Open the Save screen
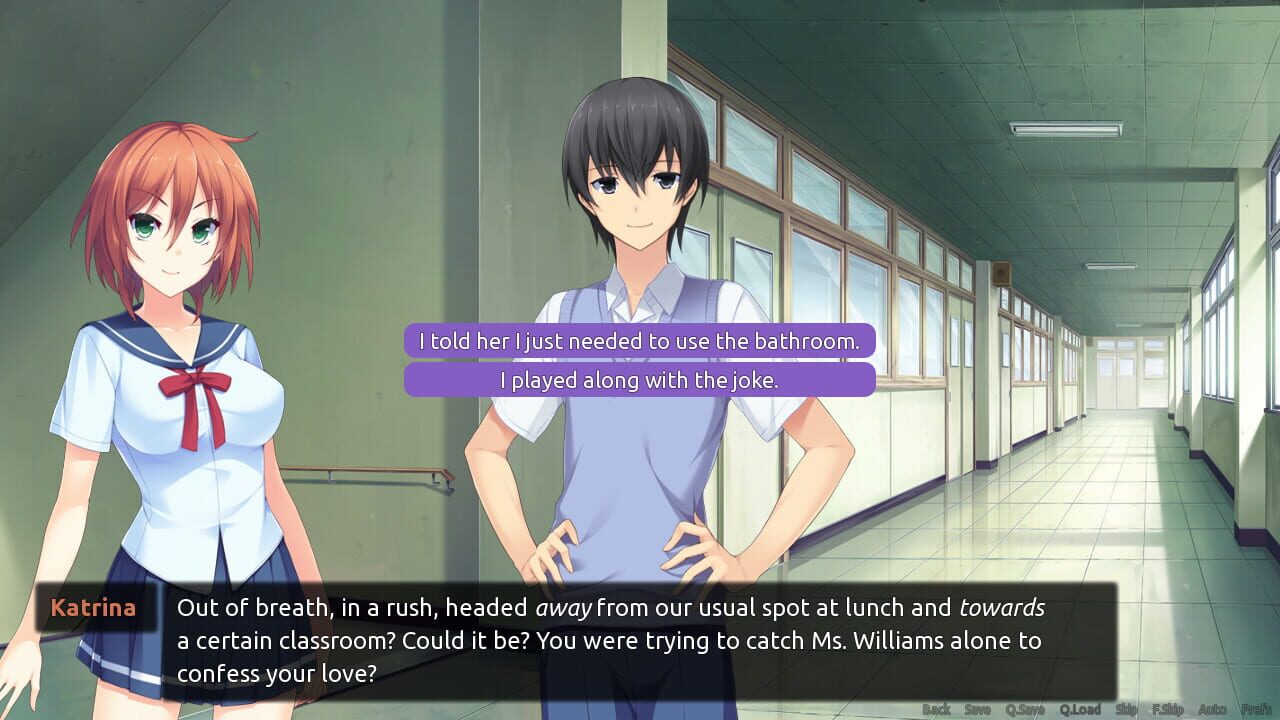The image size is (1280, 720). pyautogui.click(x=976, y=706)
